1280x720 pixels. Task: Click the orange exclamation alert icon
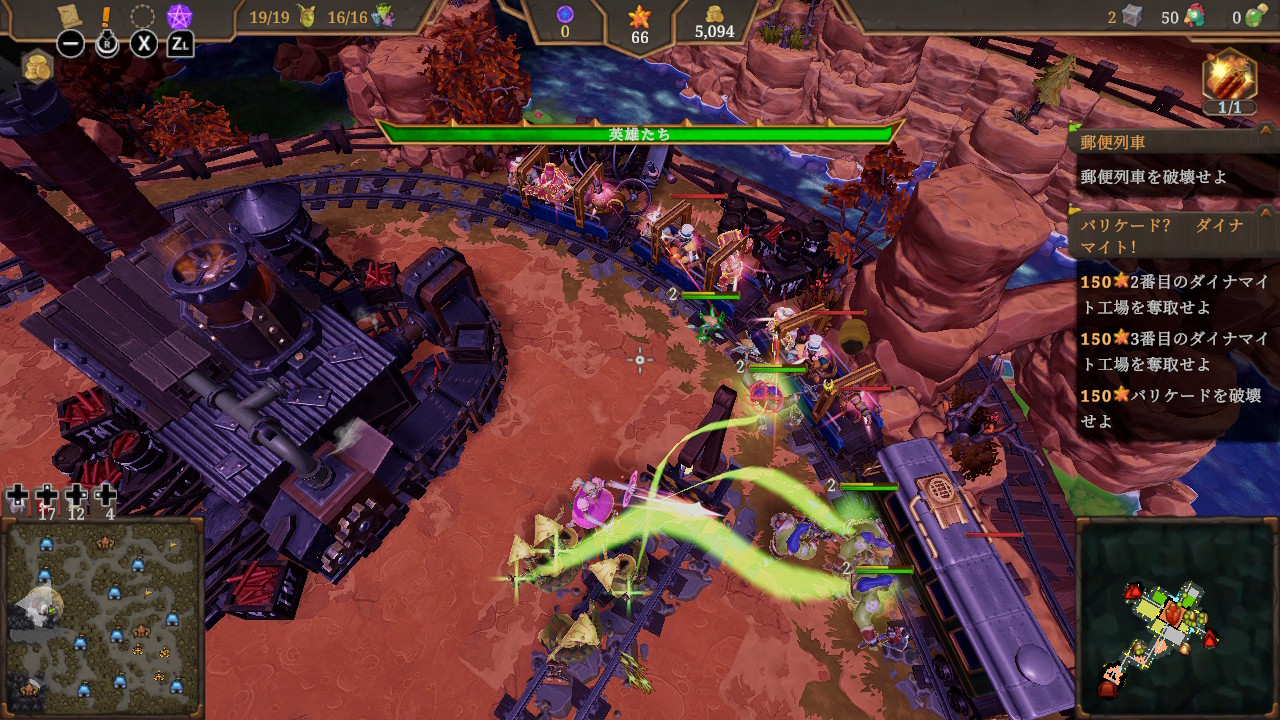[x=106, y=16]
